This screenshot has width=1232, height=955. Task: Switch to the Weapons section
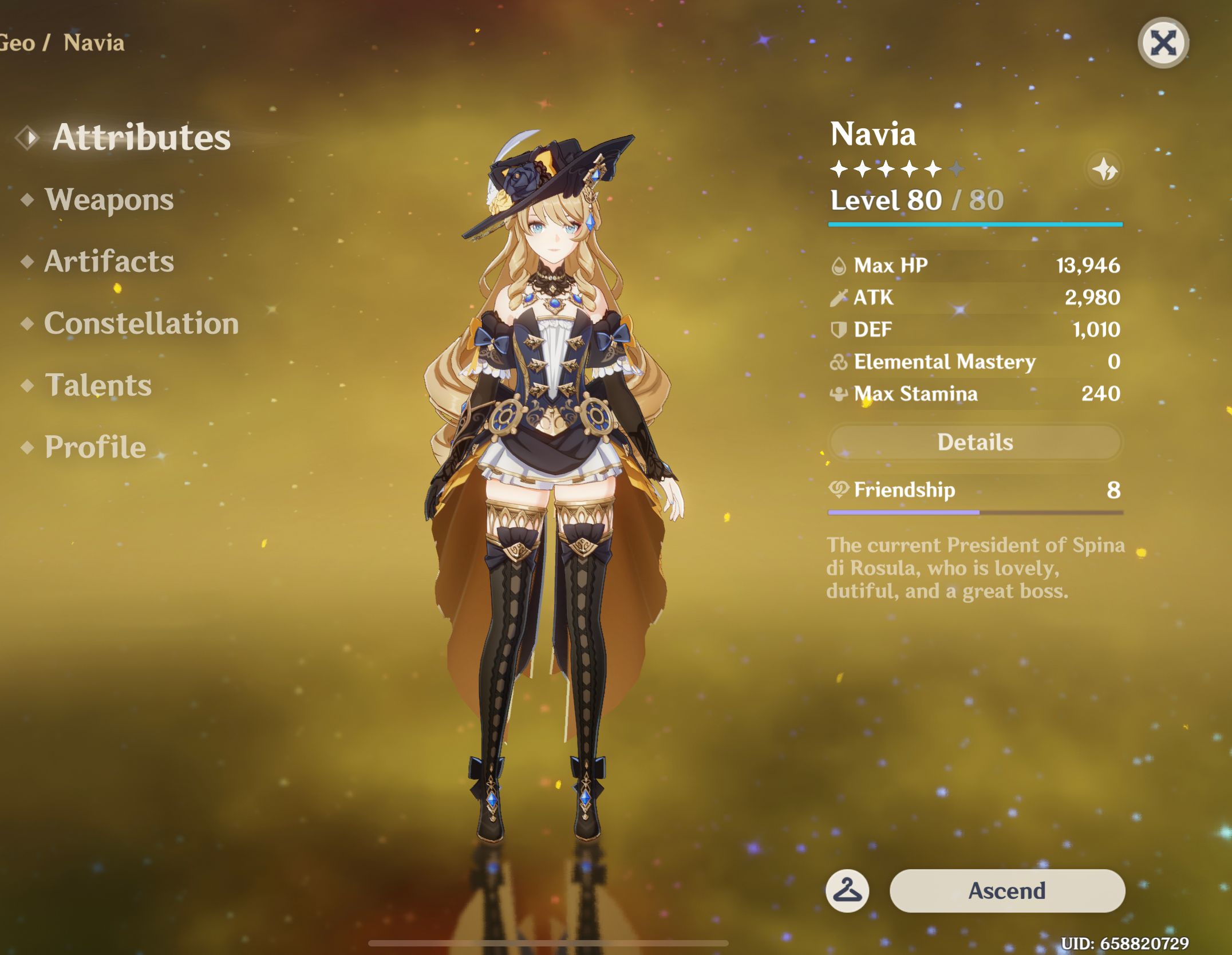coord(109,200)
